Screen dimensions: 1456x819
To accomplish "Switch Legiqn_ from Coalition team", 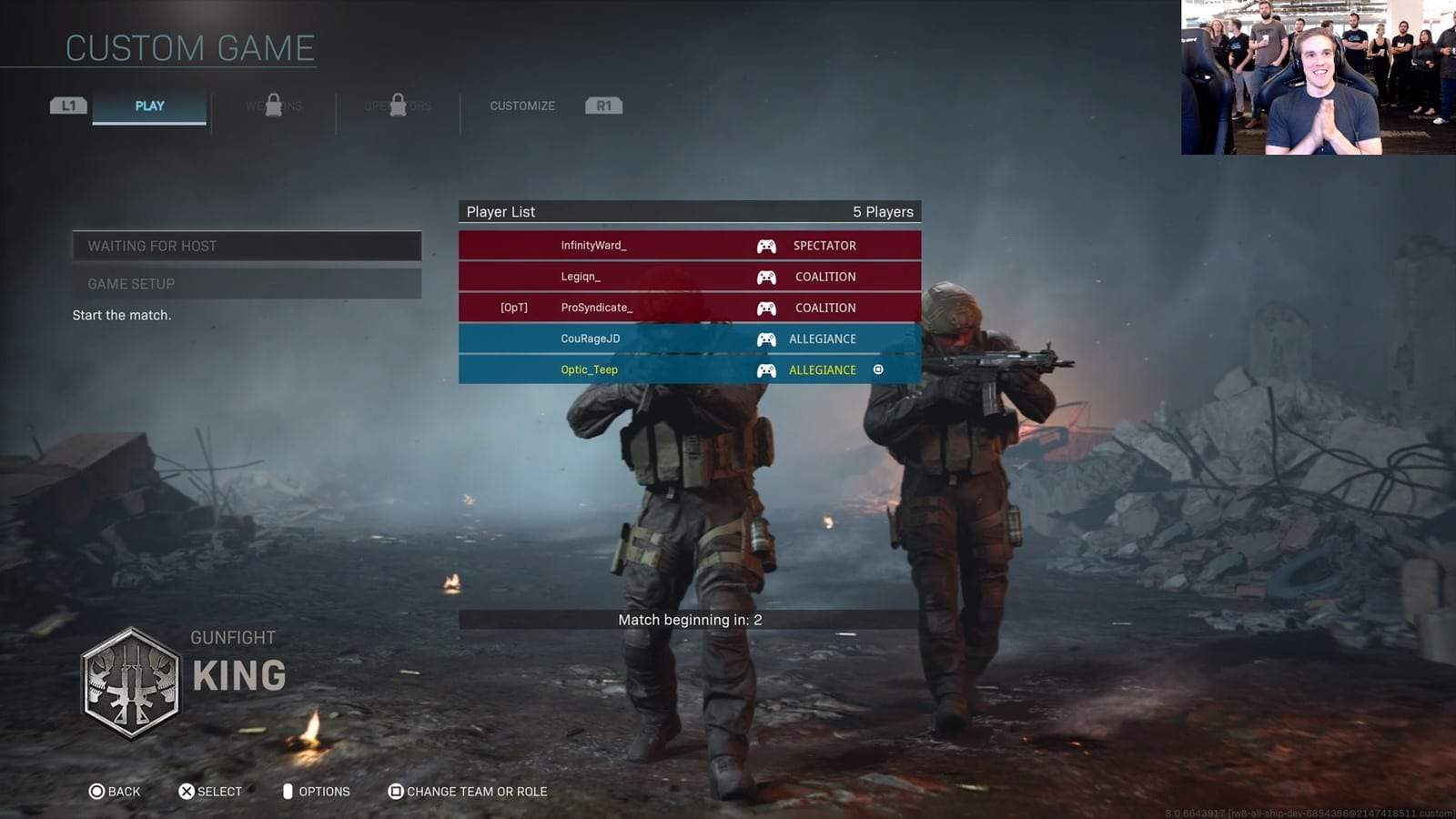I will pos(824,277).
